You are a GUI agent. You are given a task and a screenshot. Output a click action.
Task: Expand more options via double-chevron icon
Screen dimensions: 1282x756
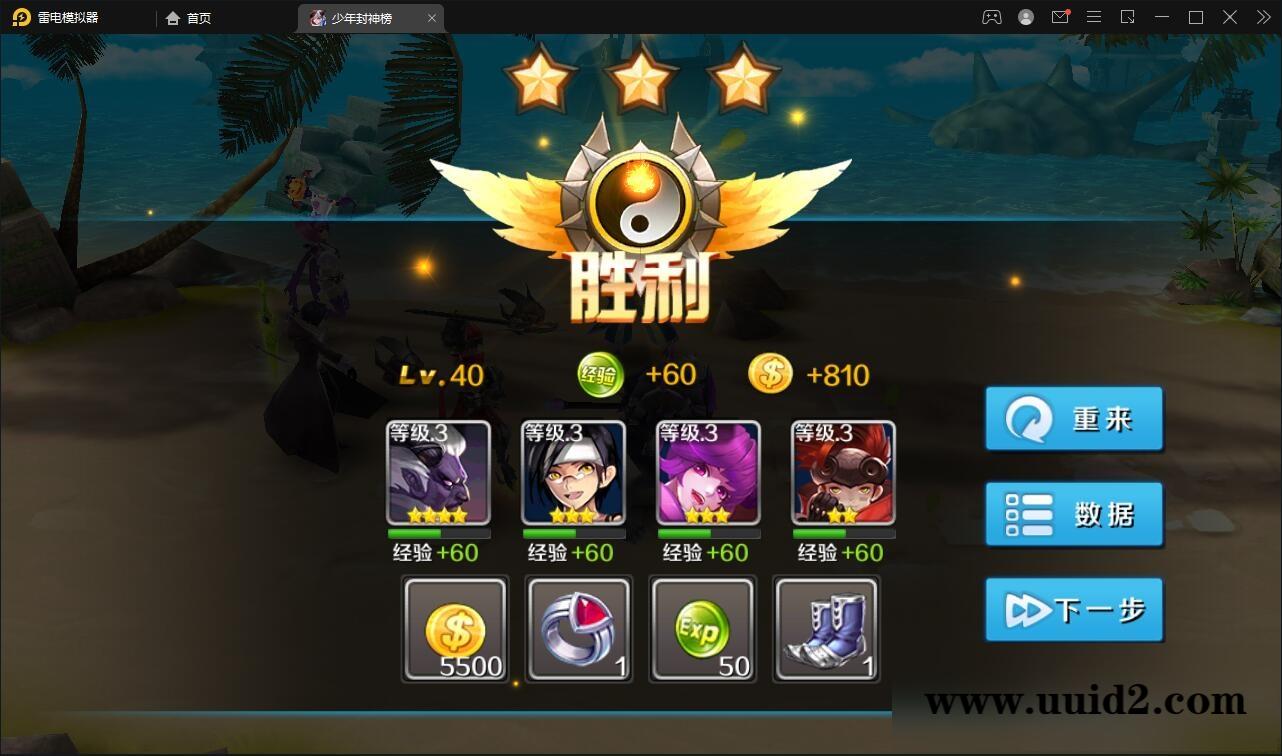(1263, 17)
